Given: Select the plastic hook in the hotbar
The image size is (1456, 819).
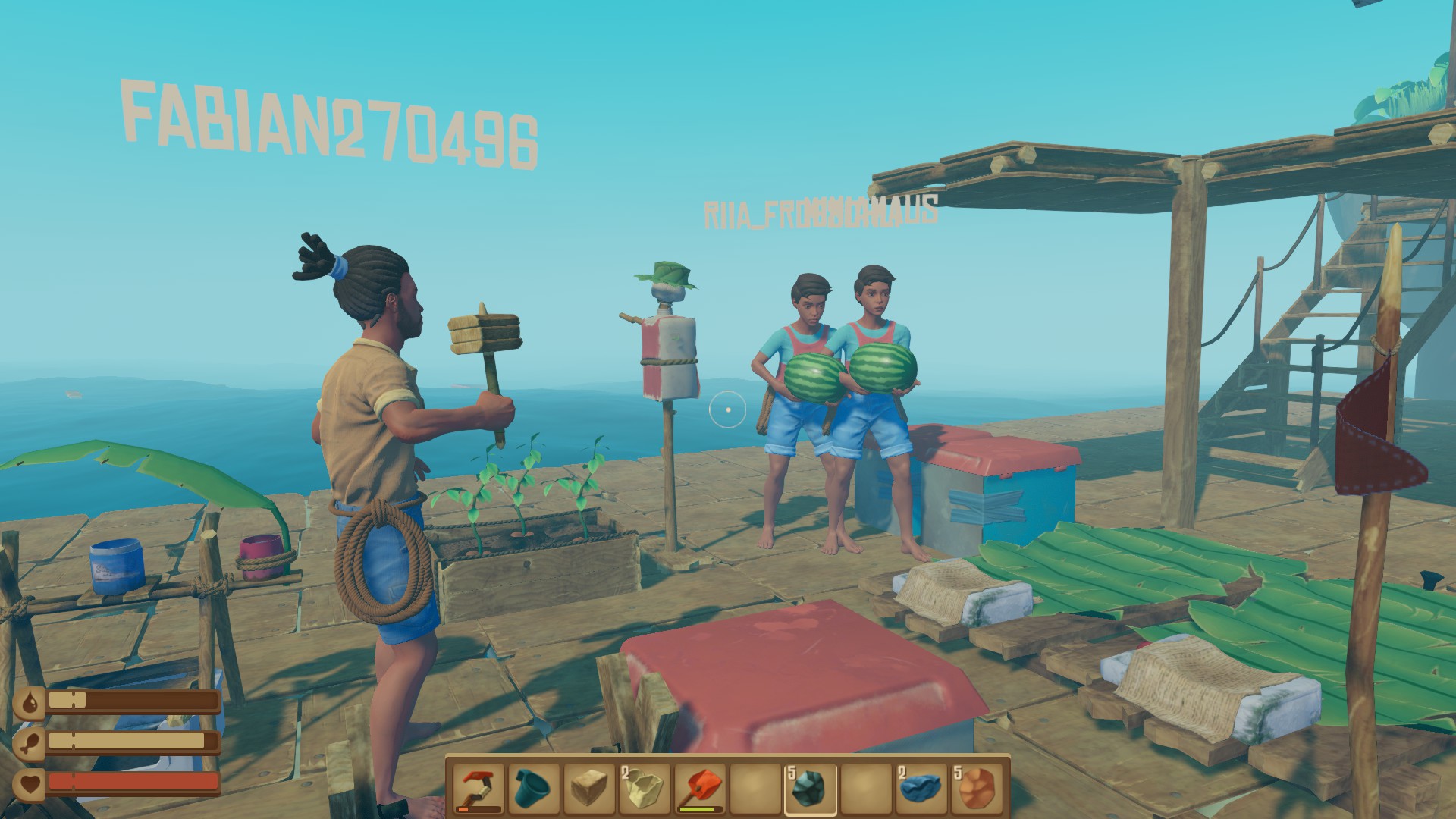Looking at the screenshot, I should pyautogui.click(x=479, y=789).
